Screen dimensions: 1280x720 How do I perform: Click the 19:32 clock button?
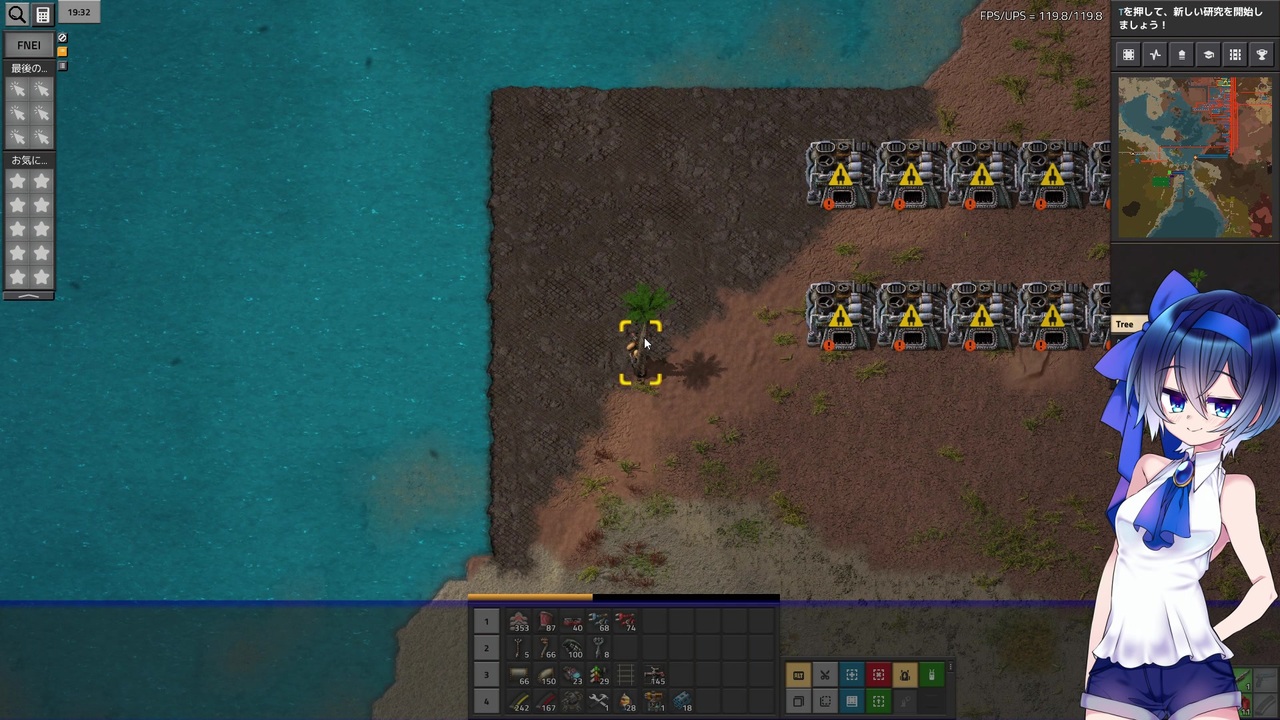pos(79,12)
